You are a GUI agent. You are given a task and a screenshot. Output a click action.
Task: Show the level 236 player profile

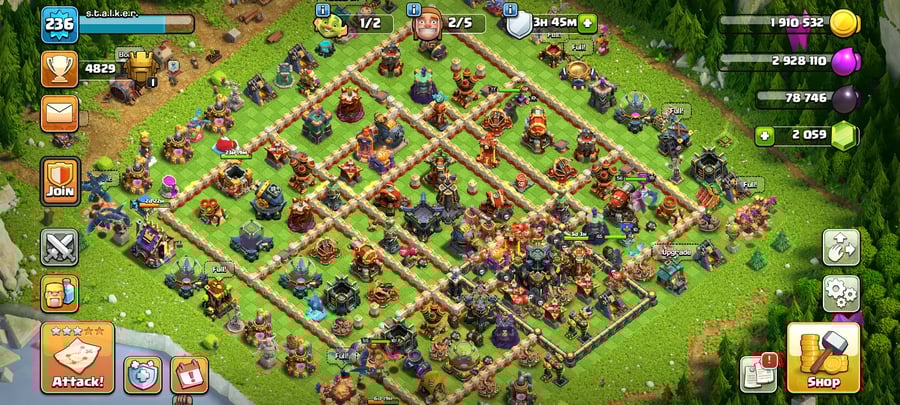[x=59, y=24]
